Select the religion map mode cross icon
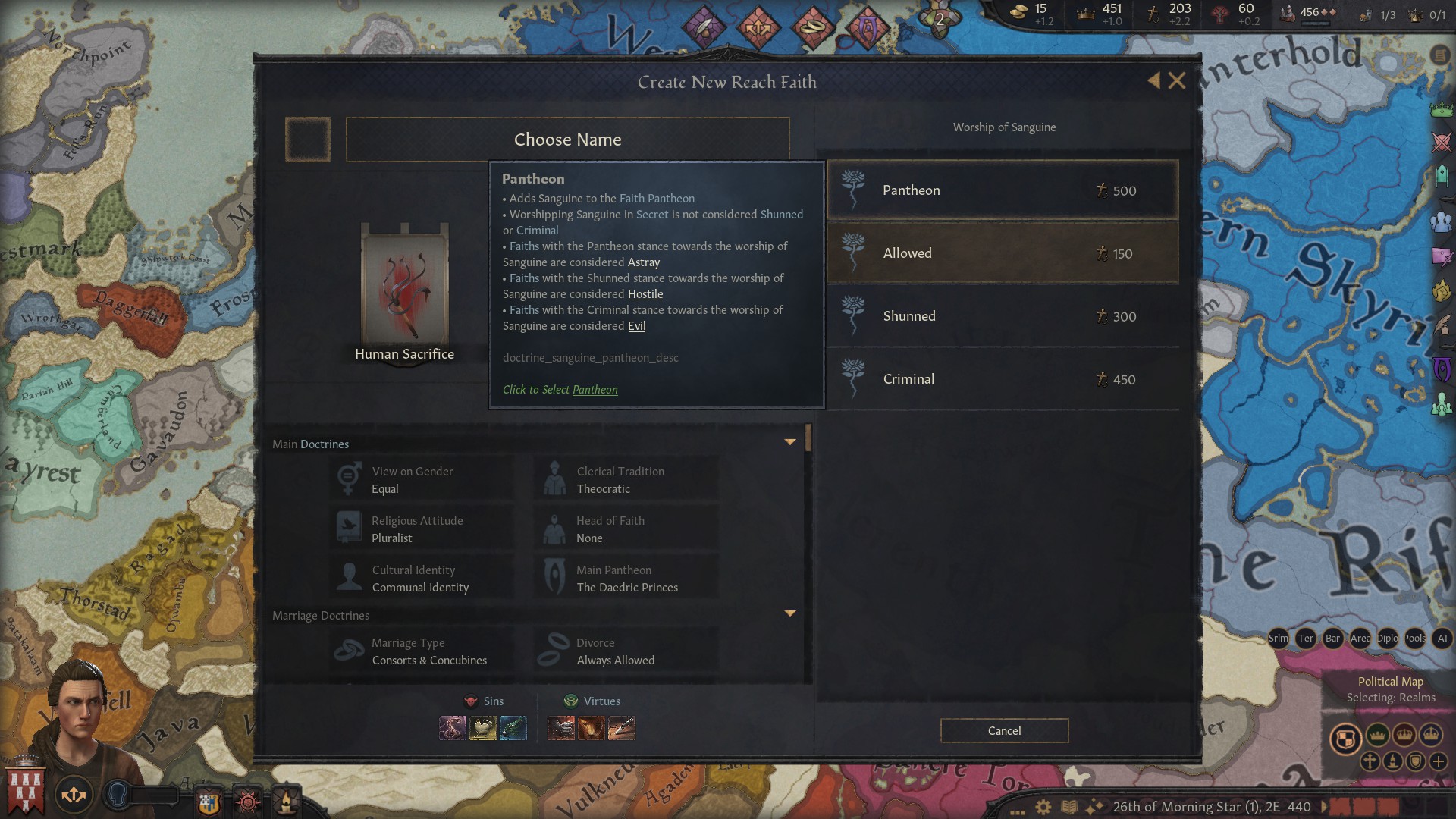1456x819 pixels. [x=1369, y=761]
